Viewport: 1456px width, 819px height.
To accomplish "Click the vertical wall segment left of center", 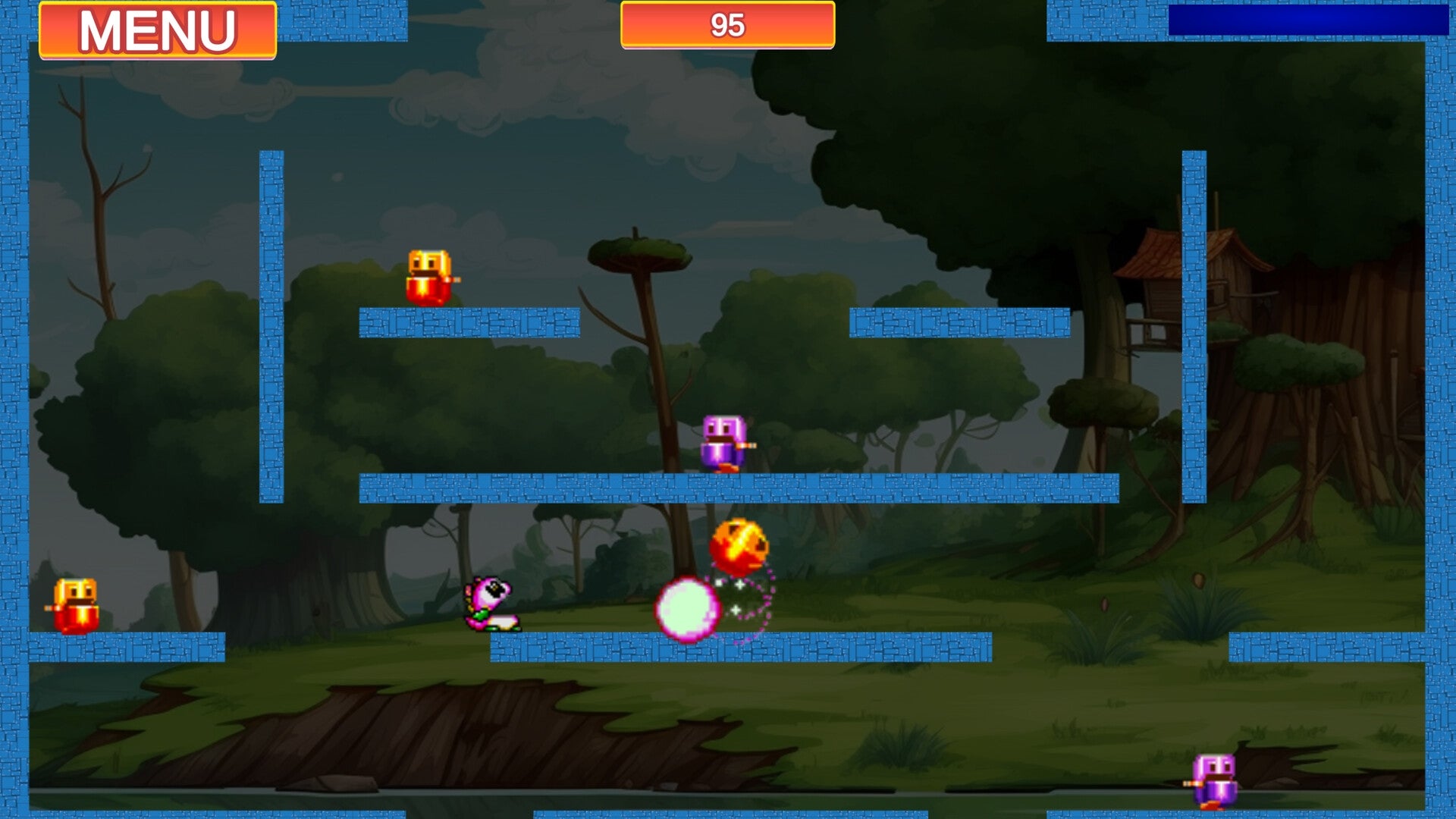I will tap(273, 318).
